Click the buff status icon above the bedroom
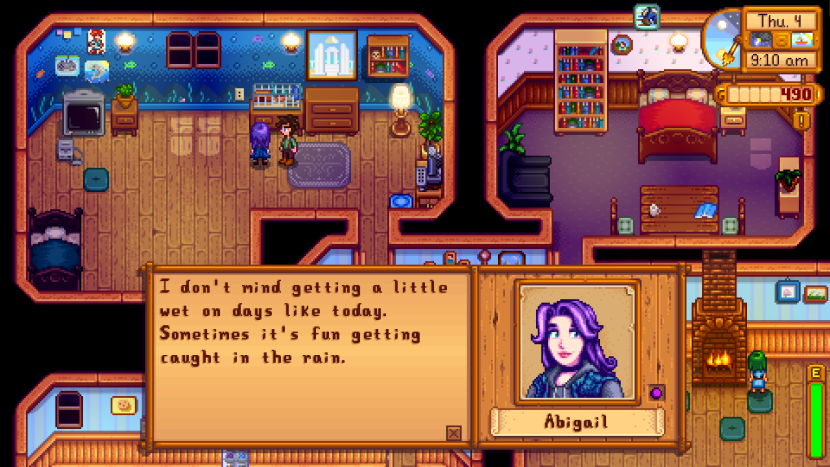The width and height of the screenshot is (830, 467). click(x=646, y=17)
